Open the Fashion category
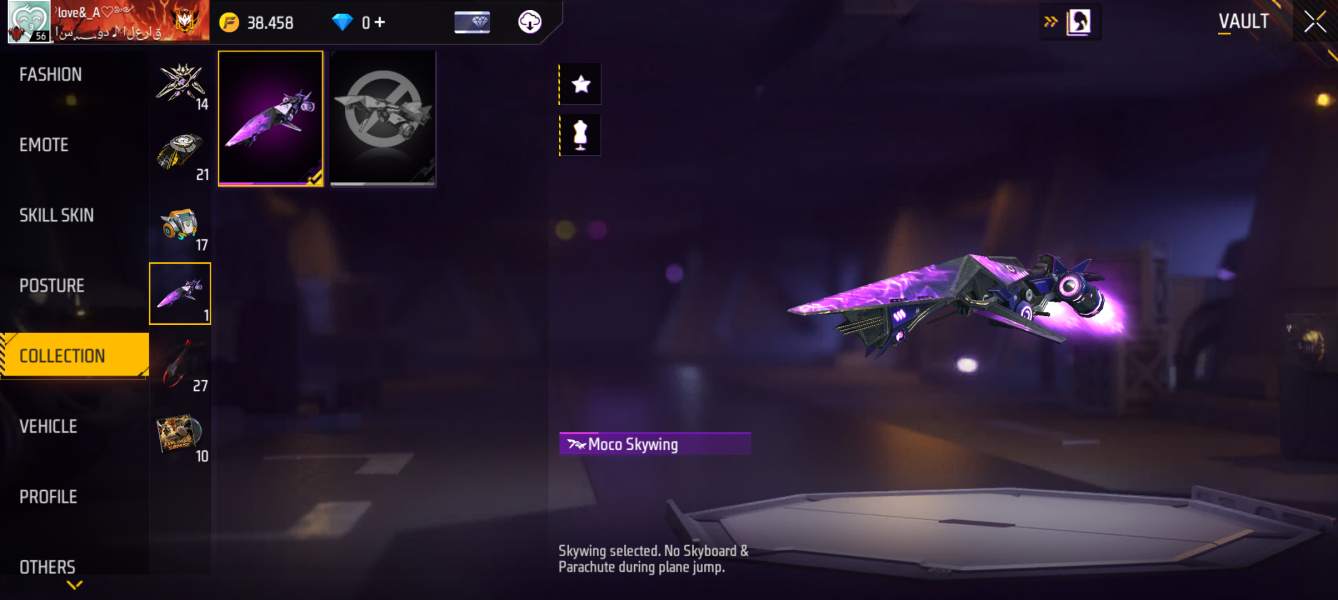 pos(51,75)
